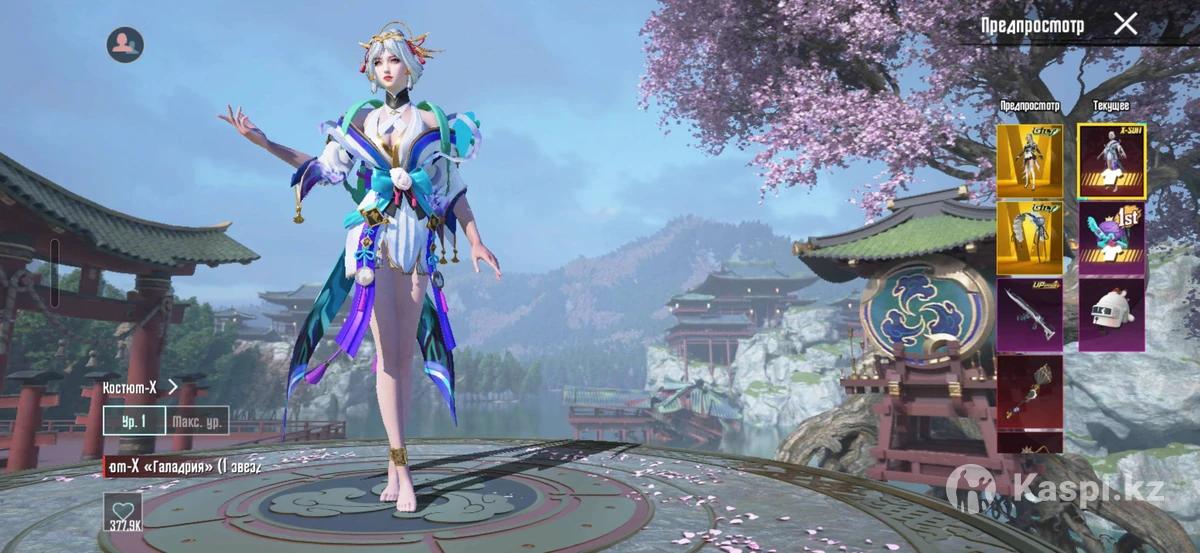Select the yellow outfit preview thumbnail
This screenshot has width=1200, height=553.
[x=1029, y=161]
